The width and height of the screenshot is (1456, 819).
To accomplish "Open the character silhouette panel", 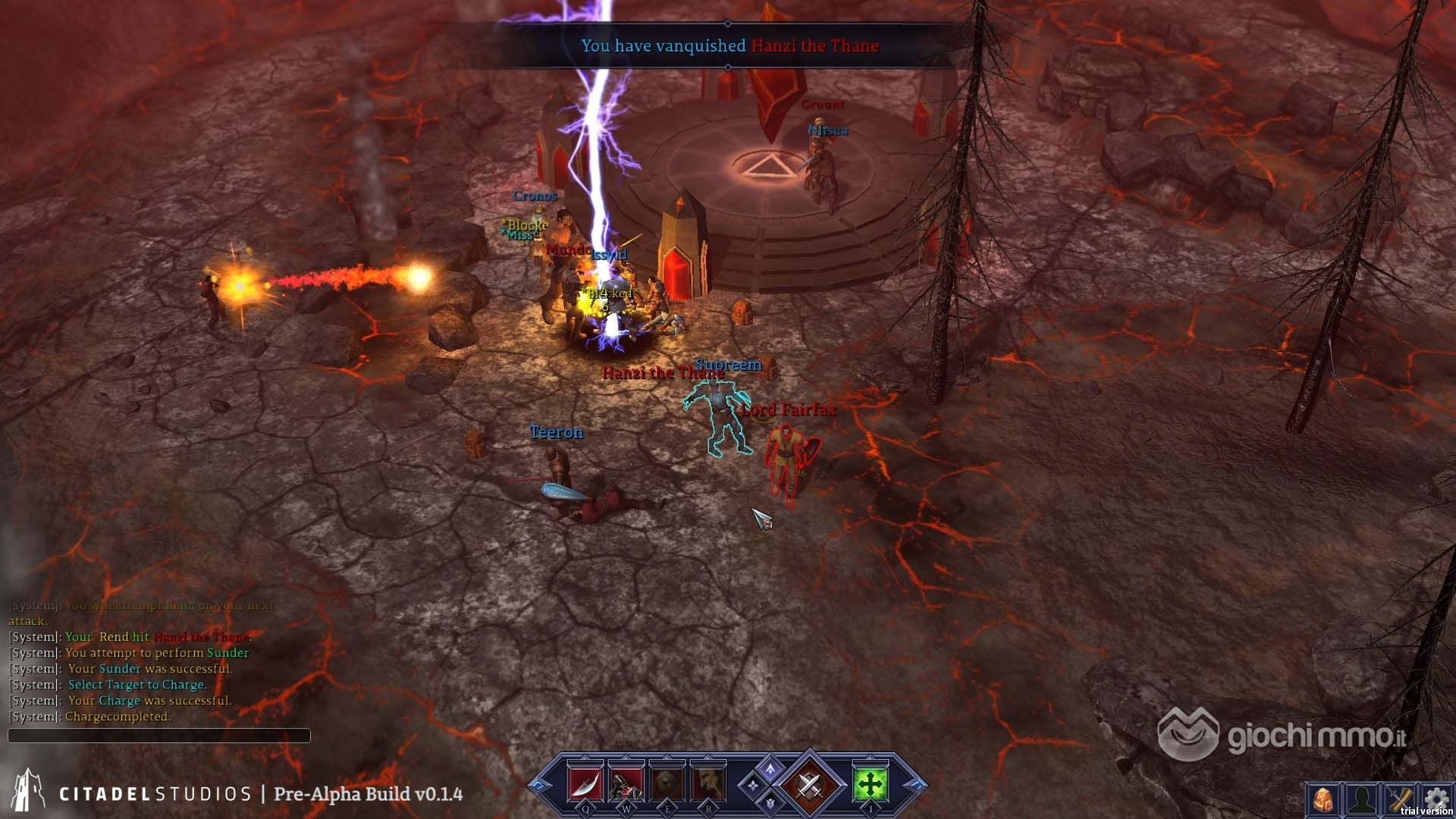I will pos(1361,799).
